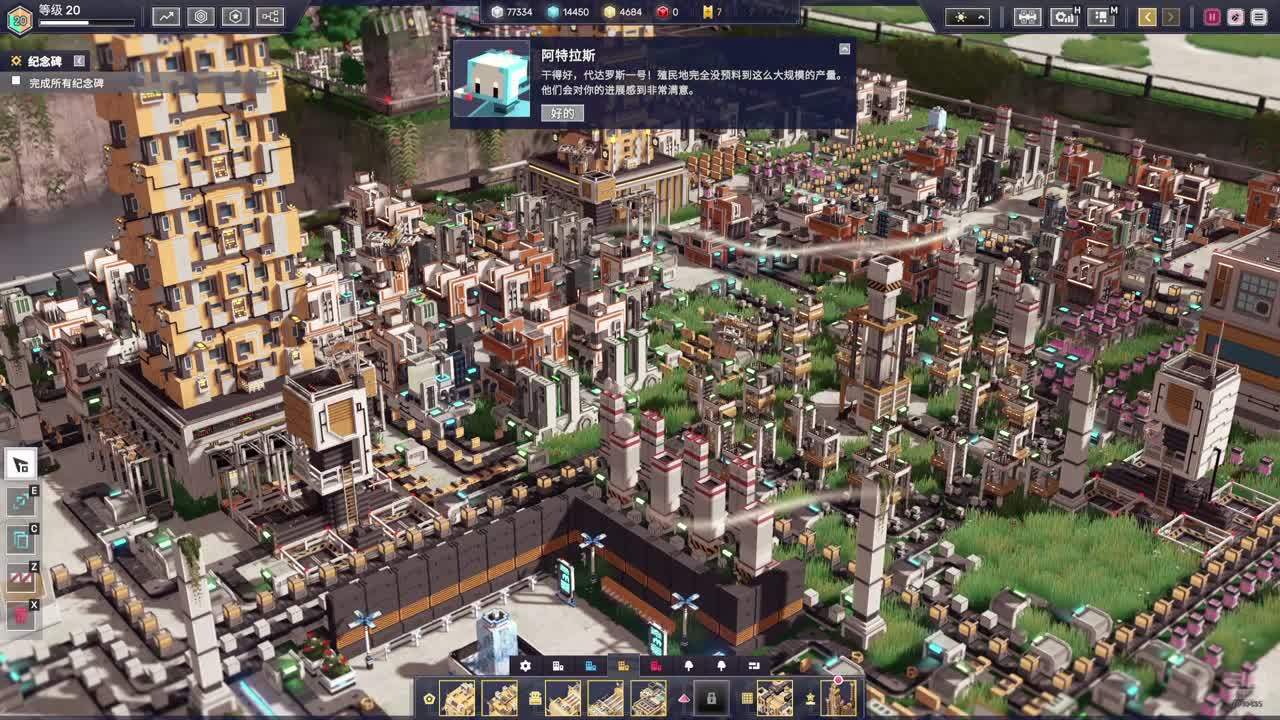The width and height of the screenshot is (1280, 720).
Task: Switch to the blue buildings category
Action: point(591,666)
